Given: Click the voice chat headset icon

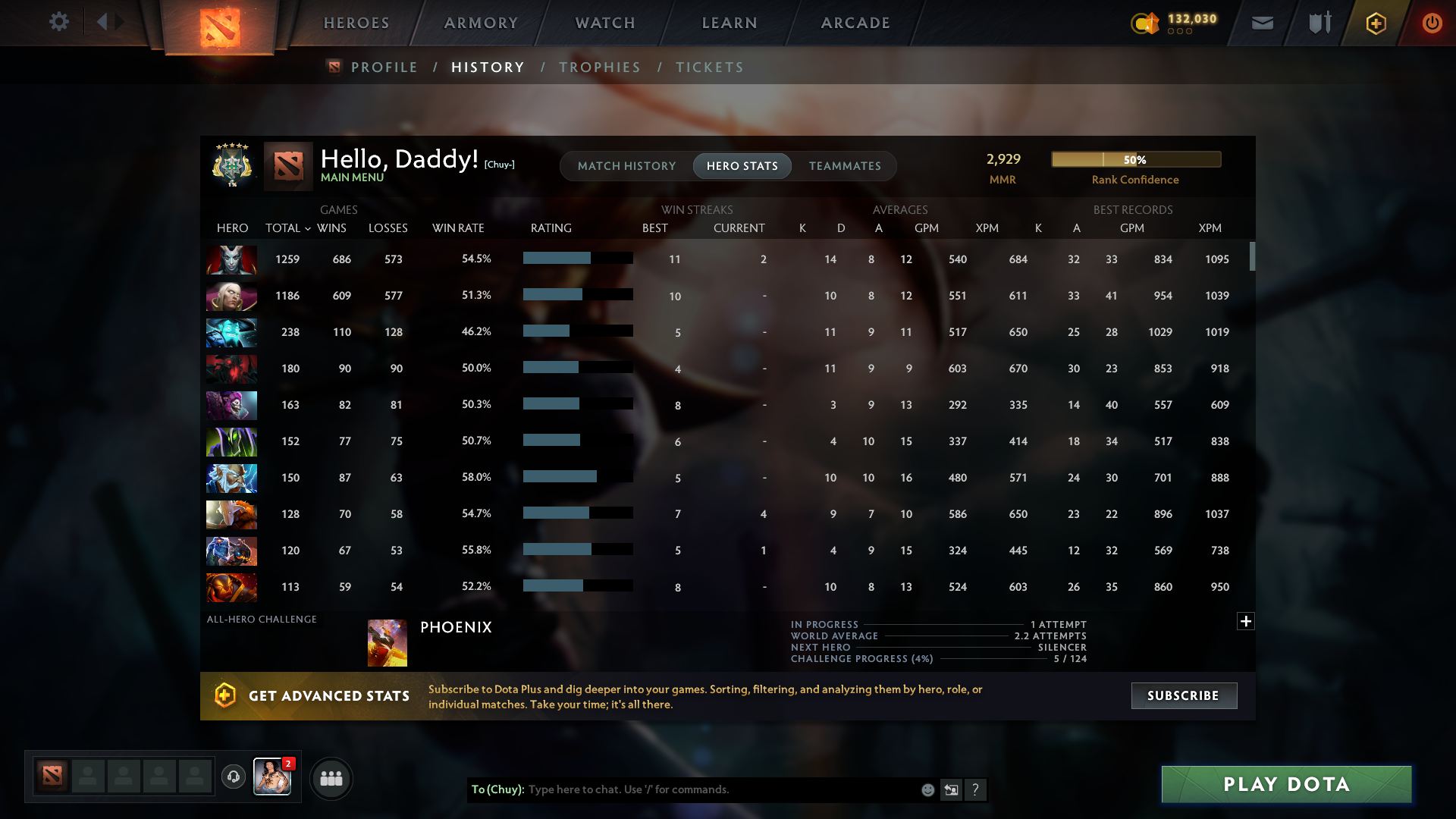Looking at the screenshot, I should tap(234, 778).
